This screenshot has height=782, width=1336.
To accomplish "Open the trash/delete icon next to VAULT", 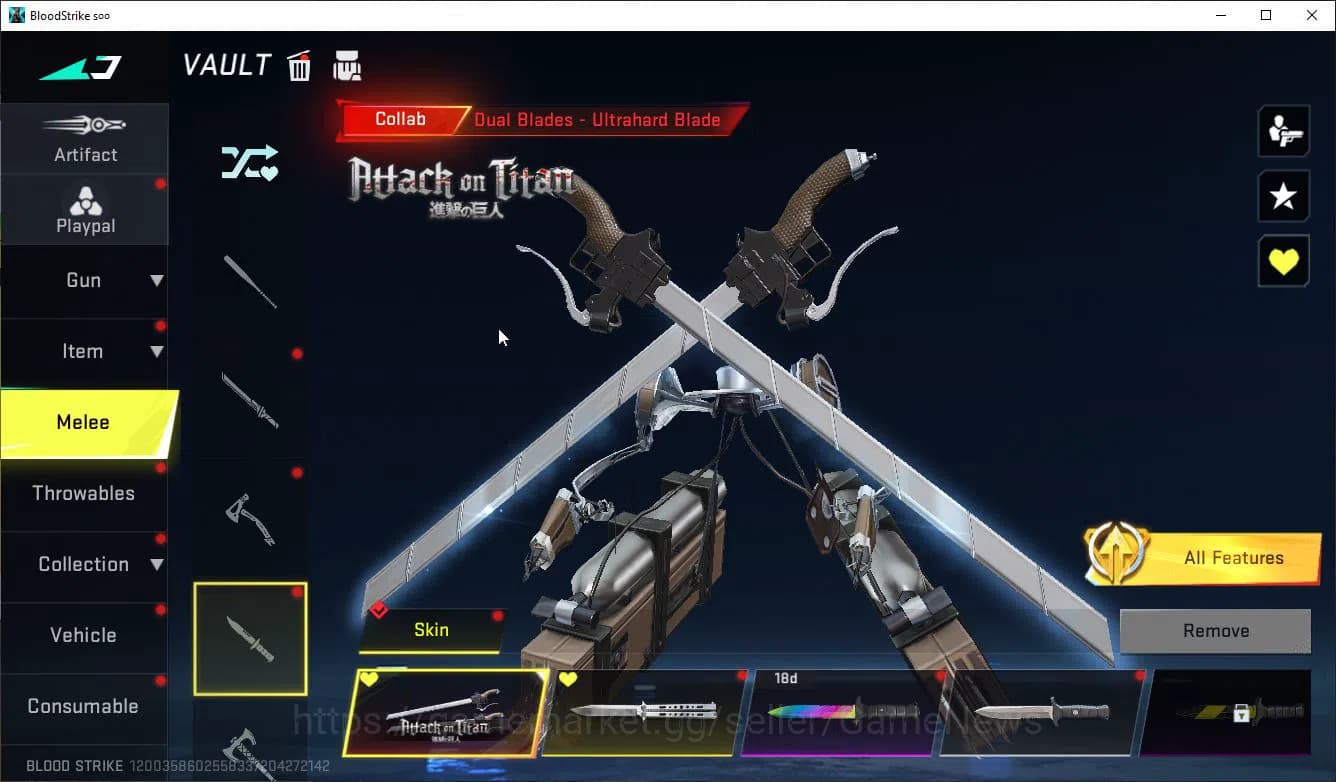I will tap(299, 65).
